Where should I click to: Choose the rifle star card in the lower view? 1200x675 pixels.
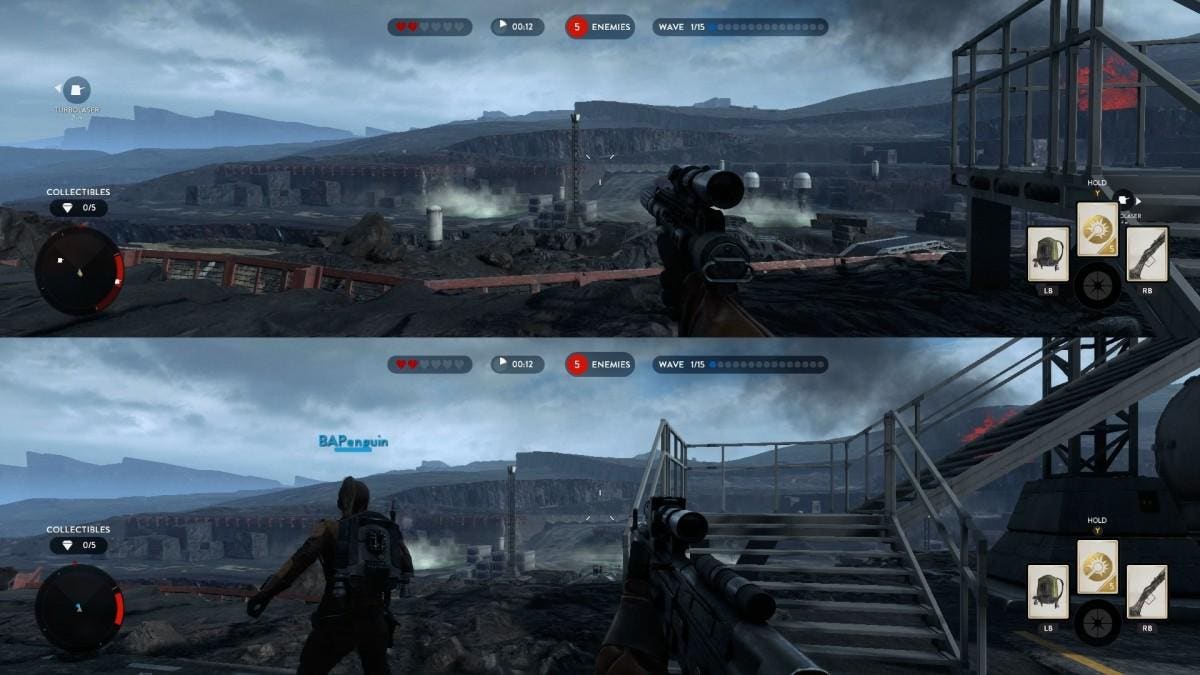pos(1146,592)
